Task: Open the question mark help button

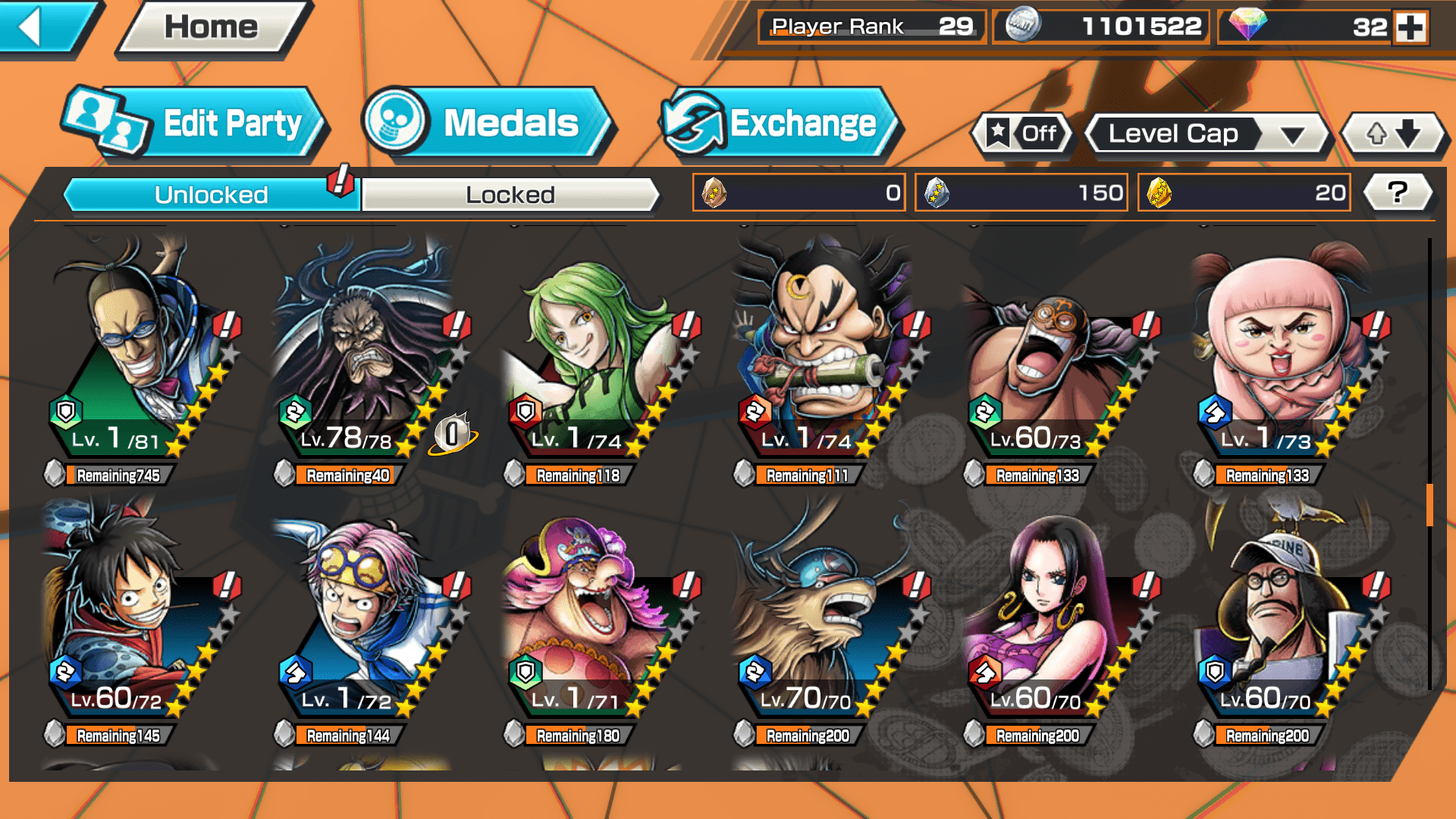Action: click(1398, 193)
